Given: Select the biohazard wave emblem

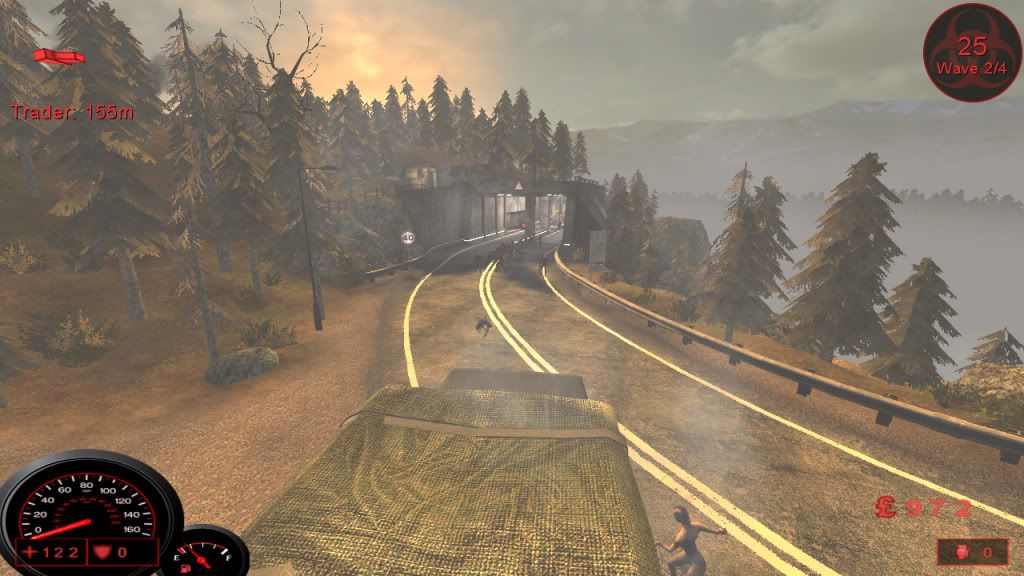Looking at the screenshot, I should click(972, 51).
